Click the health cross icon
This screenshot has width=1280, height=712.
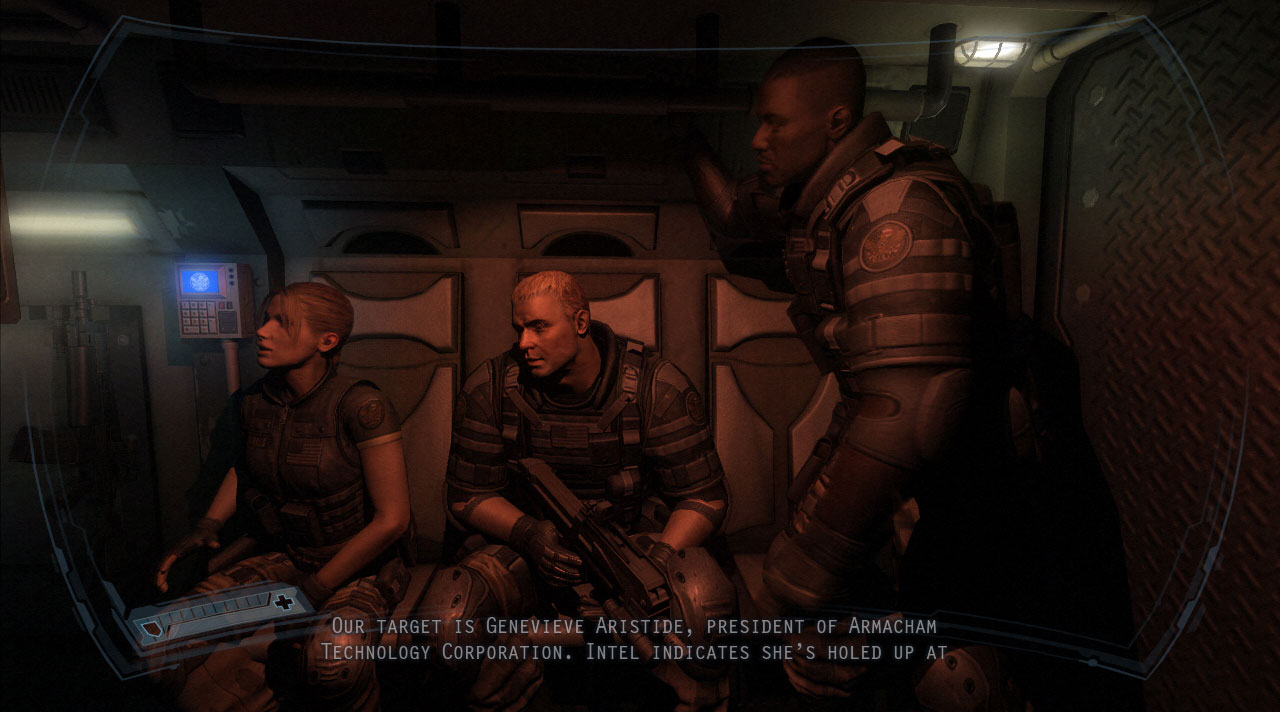pyautogui.click(x=284, y=602)
